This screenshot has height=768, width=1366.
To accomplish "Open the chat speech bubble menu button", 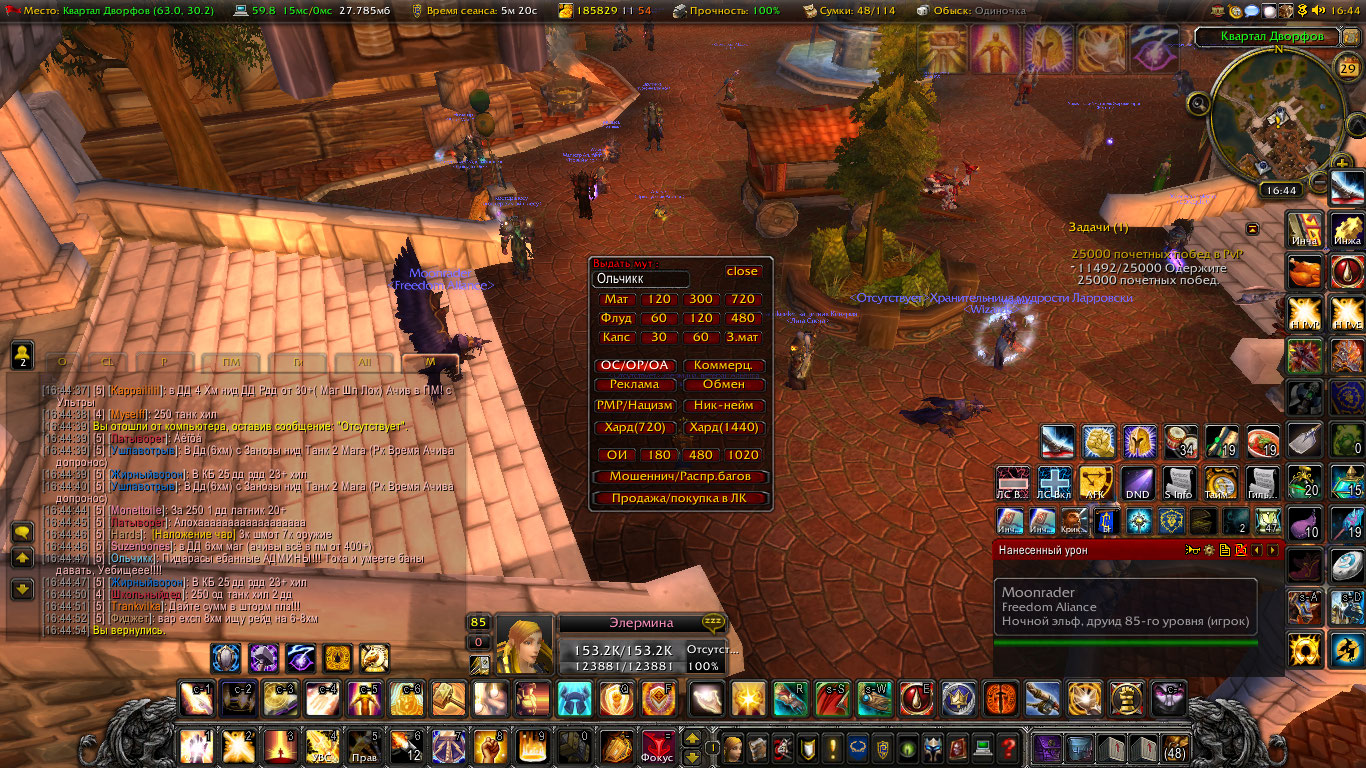I will (x=22, y=533).
